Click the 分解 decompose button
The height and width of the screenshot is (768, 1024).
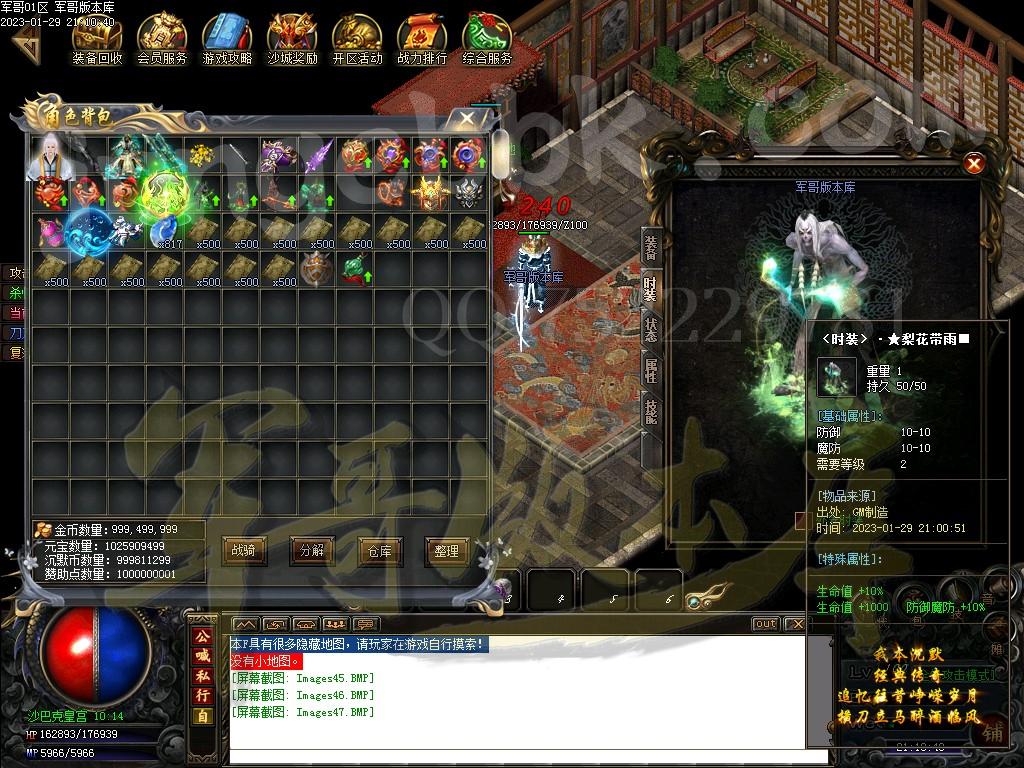tap(312, 550)
